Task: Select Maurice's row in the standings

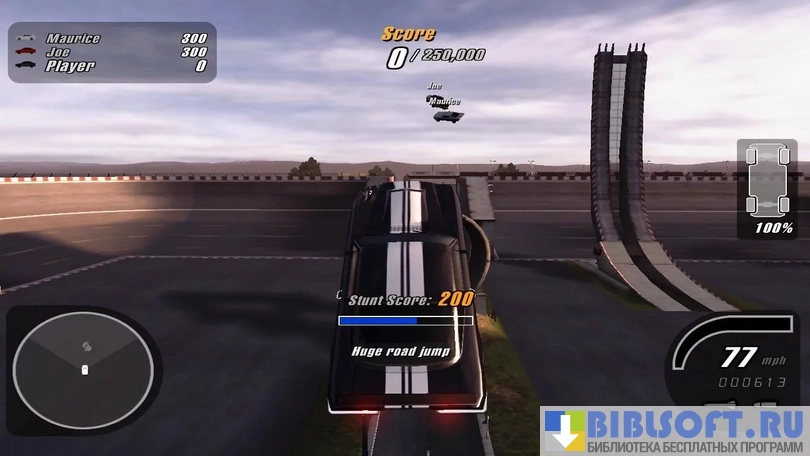Action: 112,38
